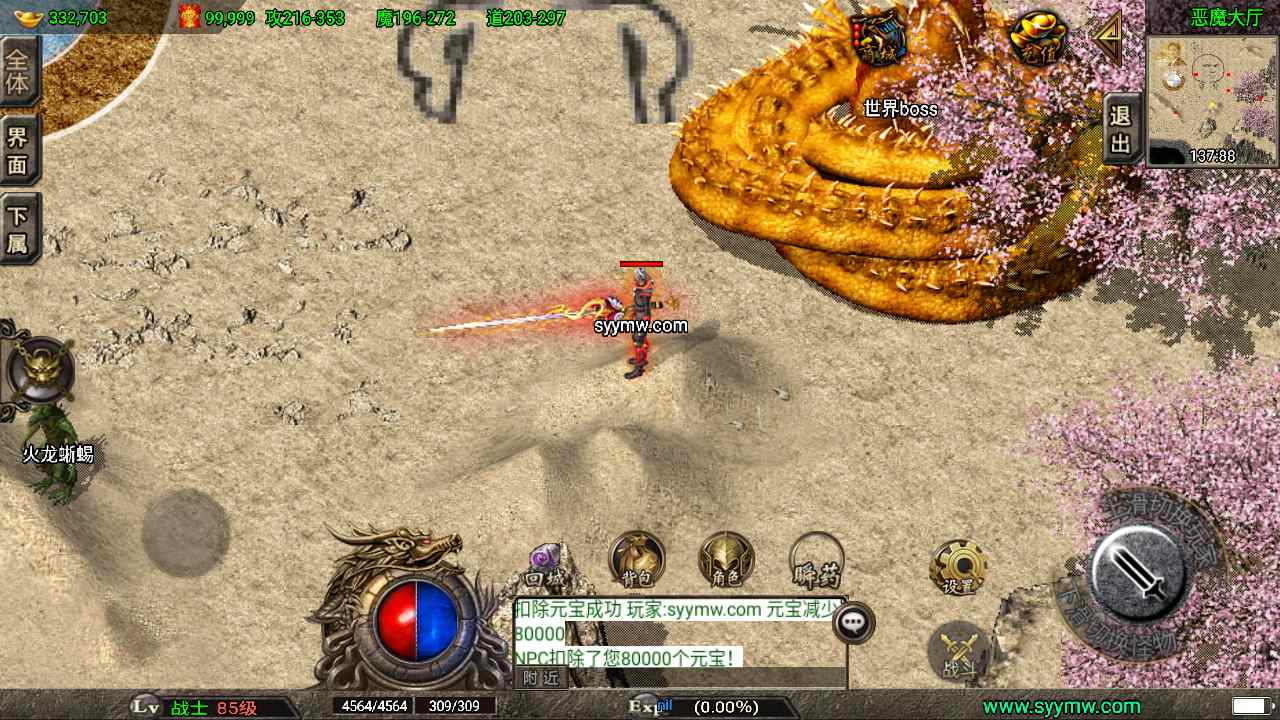Open the 全体 side panel
This screenshot has width=1280, height=720.
pyautogui.click(x=19, y=71)
